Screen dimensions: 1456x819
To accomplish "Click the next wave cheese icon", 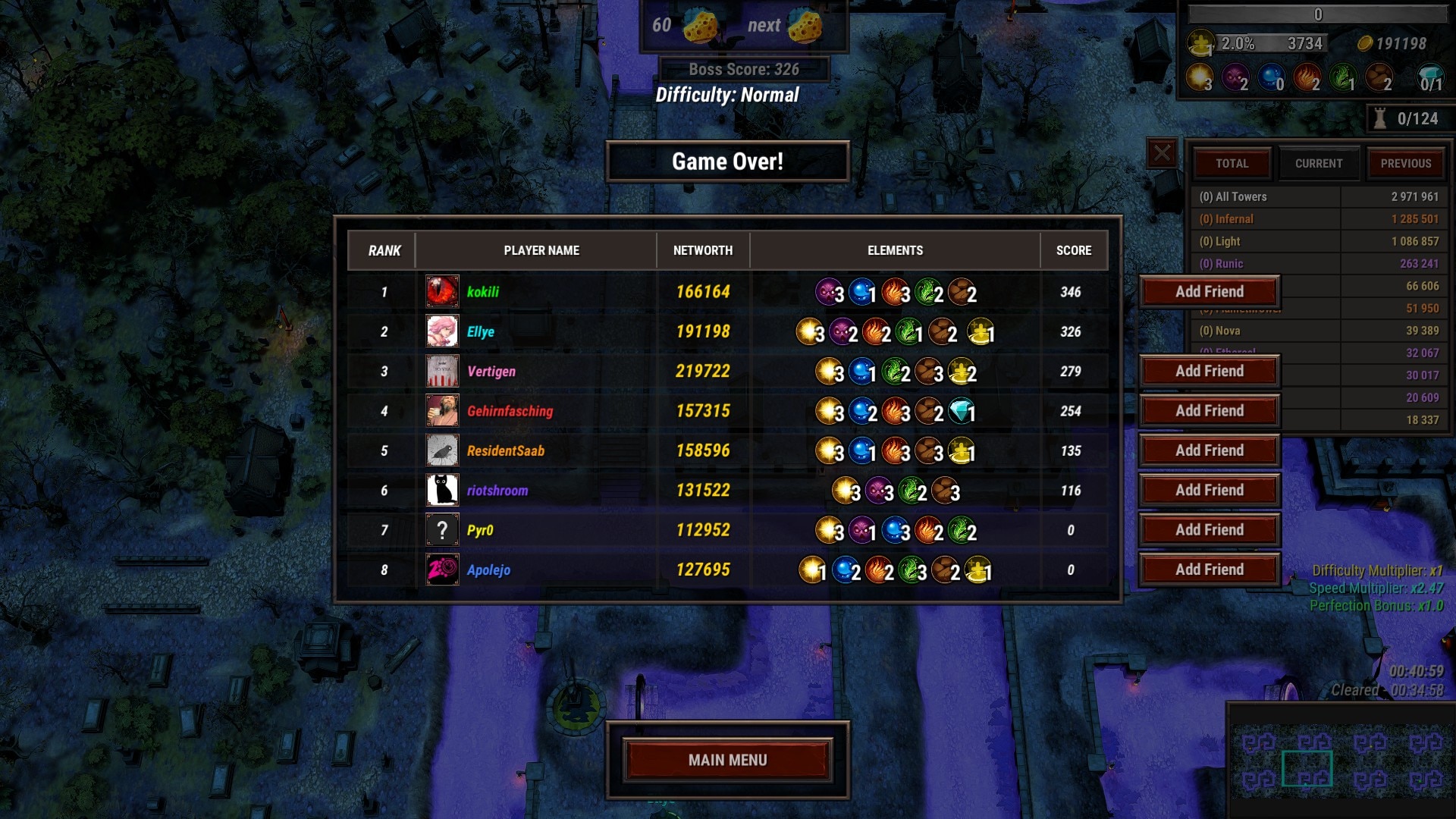I will (804, 26).
